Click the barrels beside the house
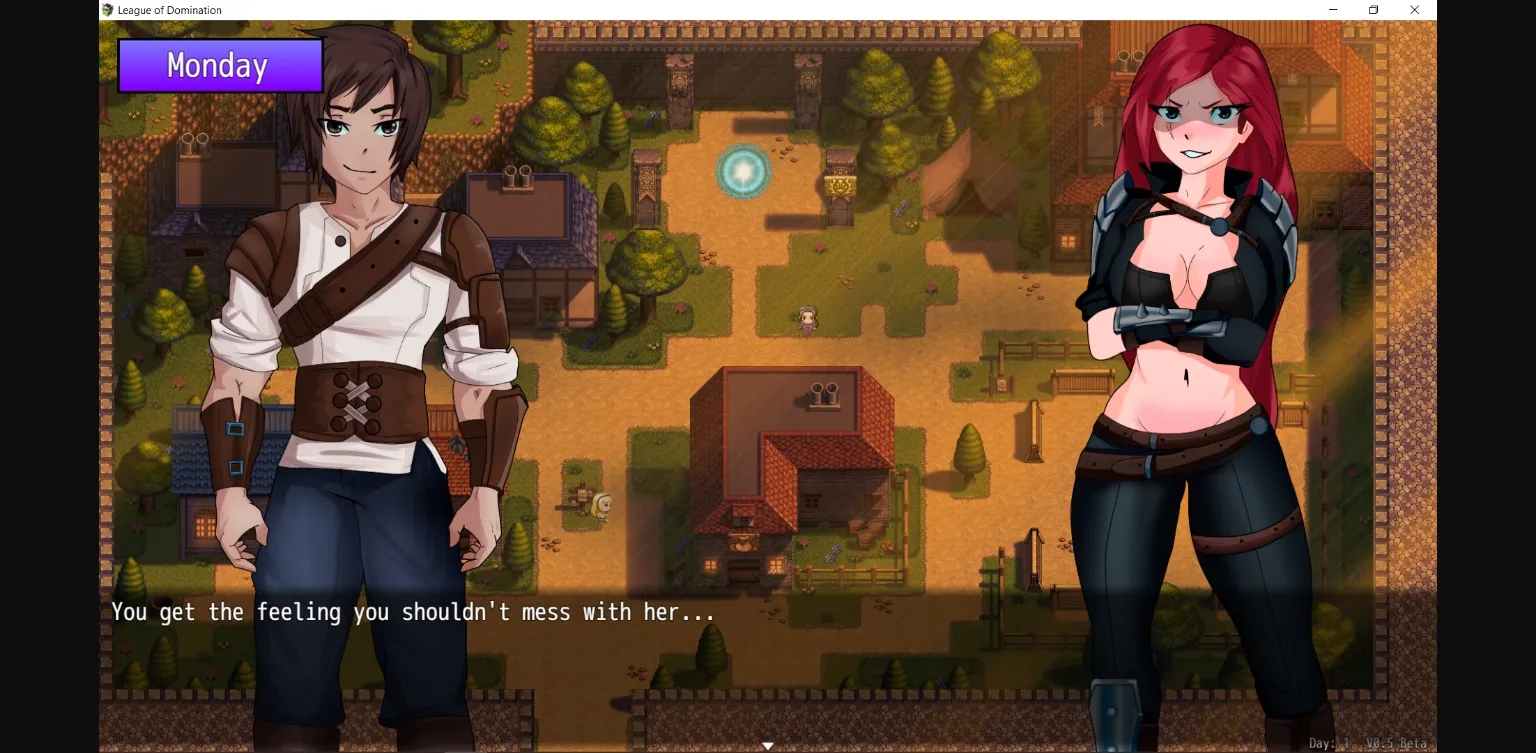 coord(865,533)
